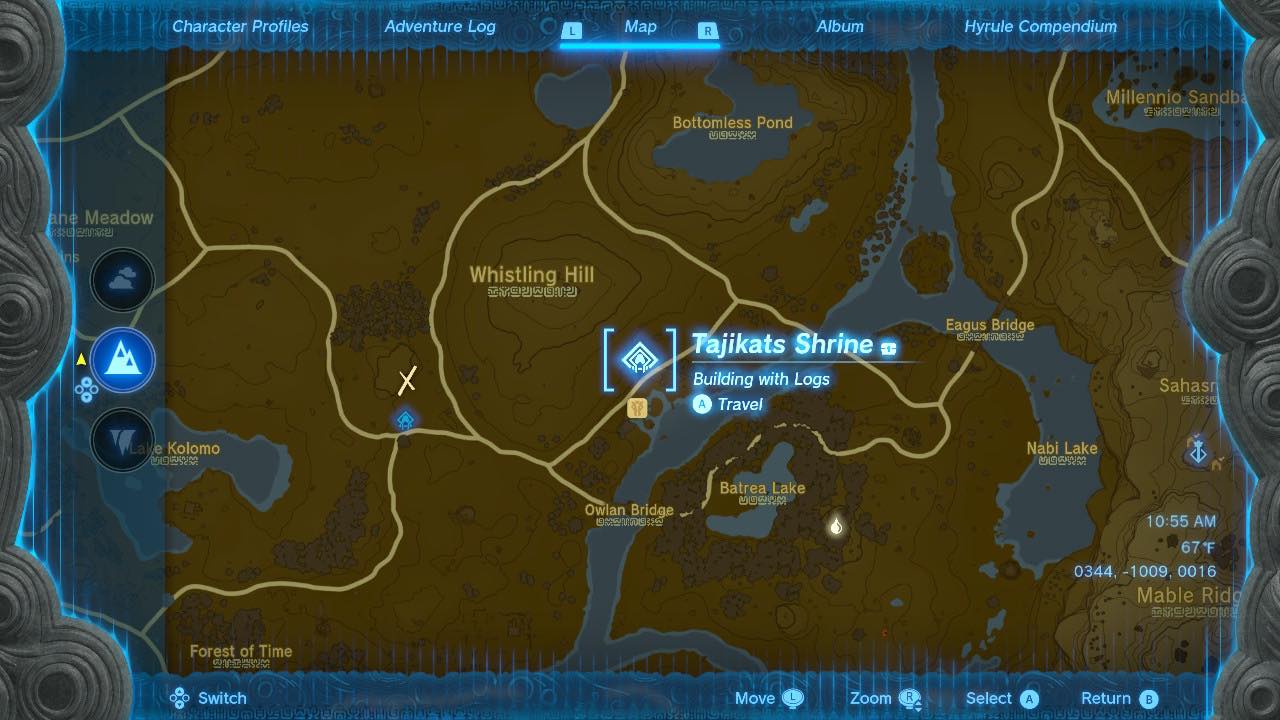This screenshot has height=720, width=1280.
Task: Select the shrine icon near the X stamp
Action: click(404, 421)
